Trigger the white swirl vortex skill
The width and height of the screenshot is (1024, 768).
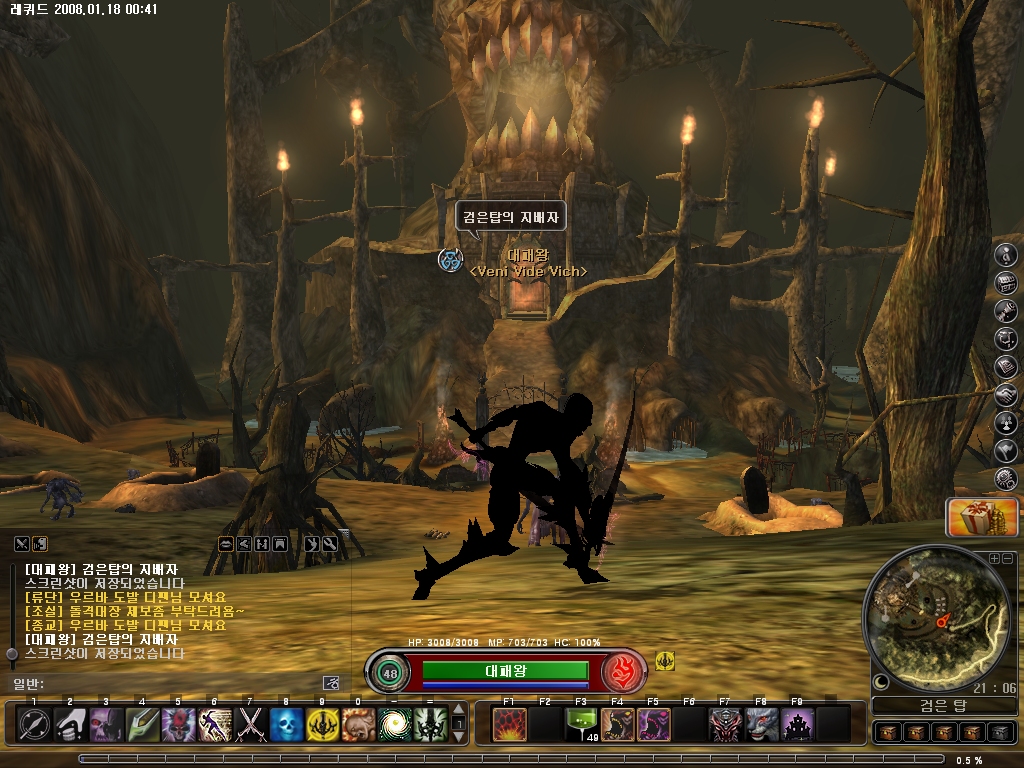point(394,724)
